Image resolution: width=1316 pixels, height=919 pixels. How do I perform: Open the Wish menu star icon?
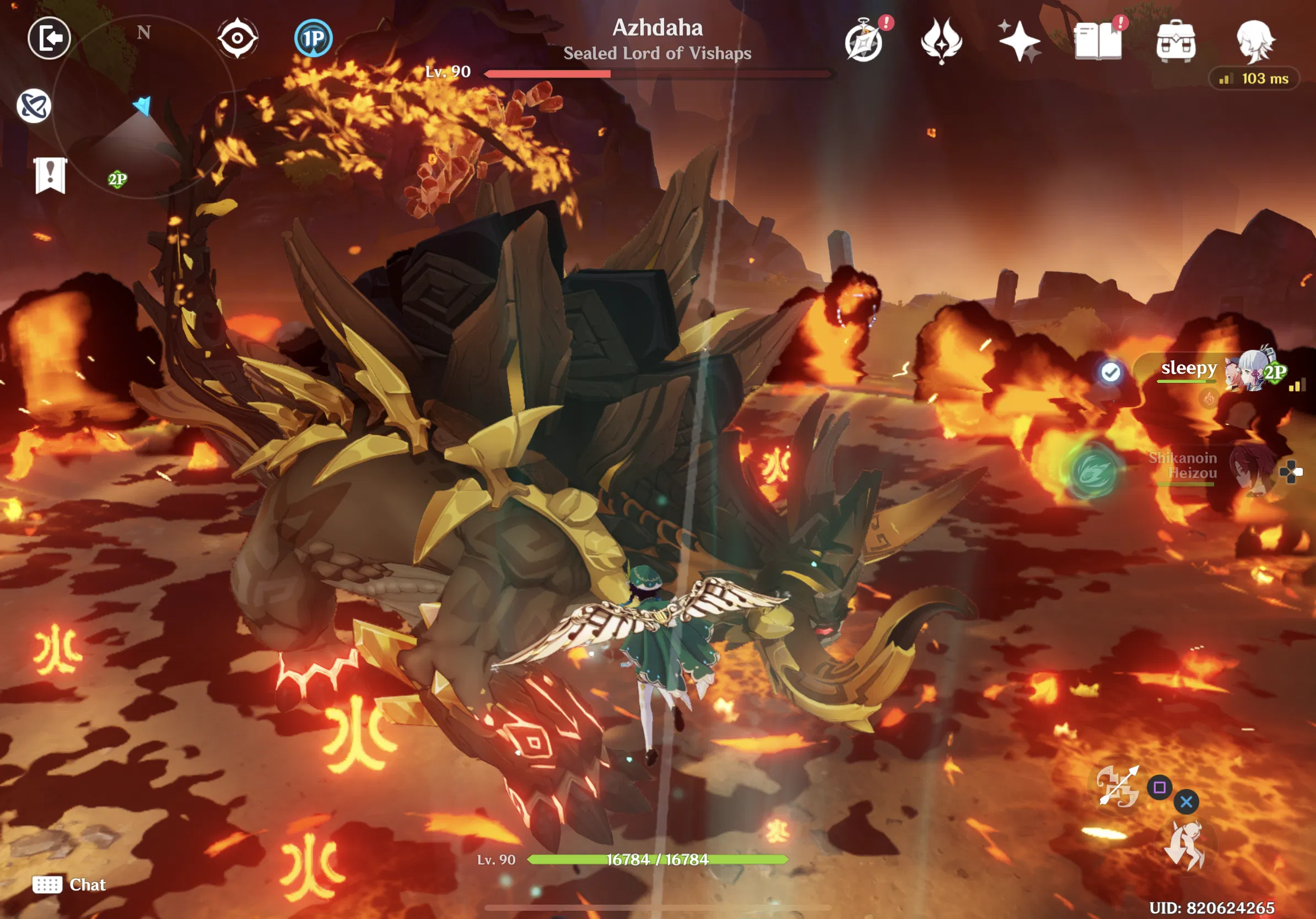(x=1021, y=41)
